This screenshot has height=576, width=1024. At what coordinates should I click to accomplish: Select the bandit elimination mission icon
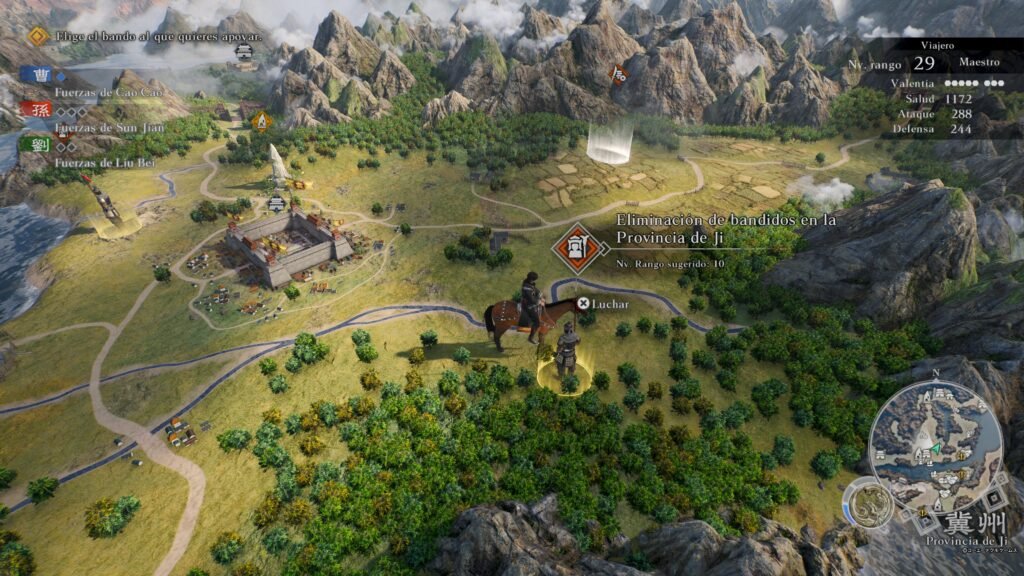pyautogui.click(x=576, y=248)
